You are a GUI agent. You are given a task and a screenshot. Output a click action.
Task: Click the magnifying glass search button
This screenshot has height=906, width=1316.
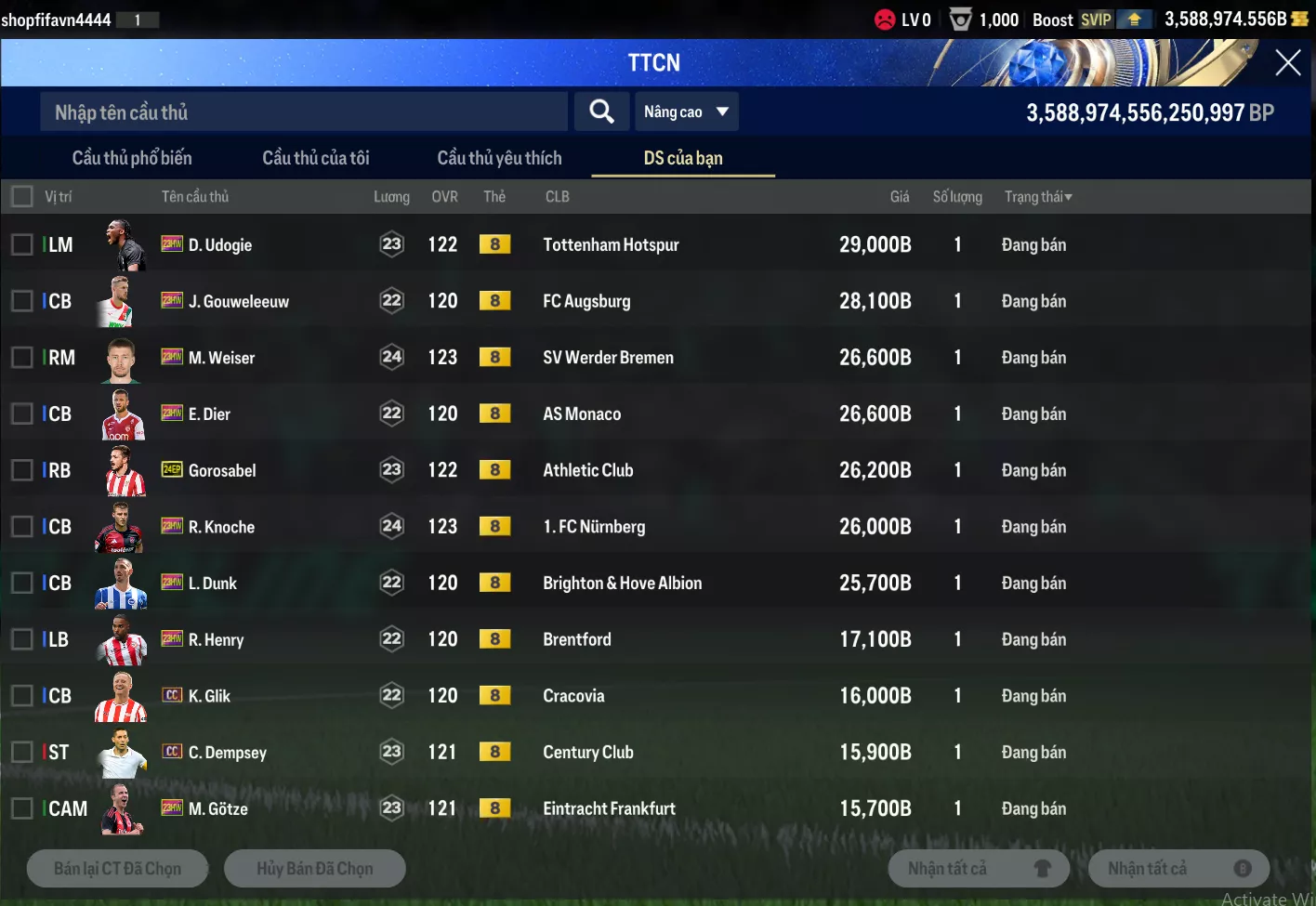601,112
